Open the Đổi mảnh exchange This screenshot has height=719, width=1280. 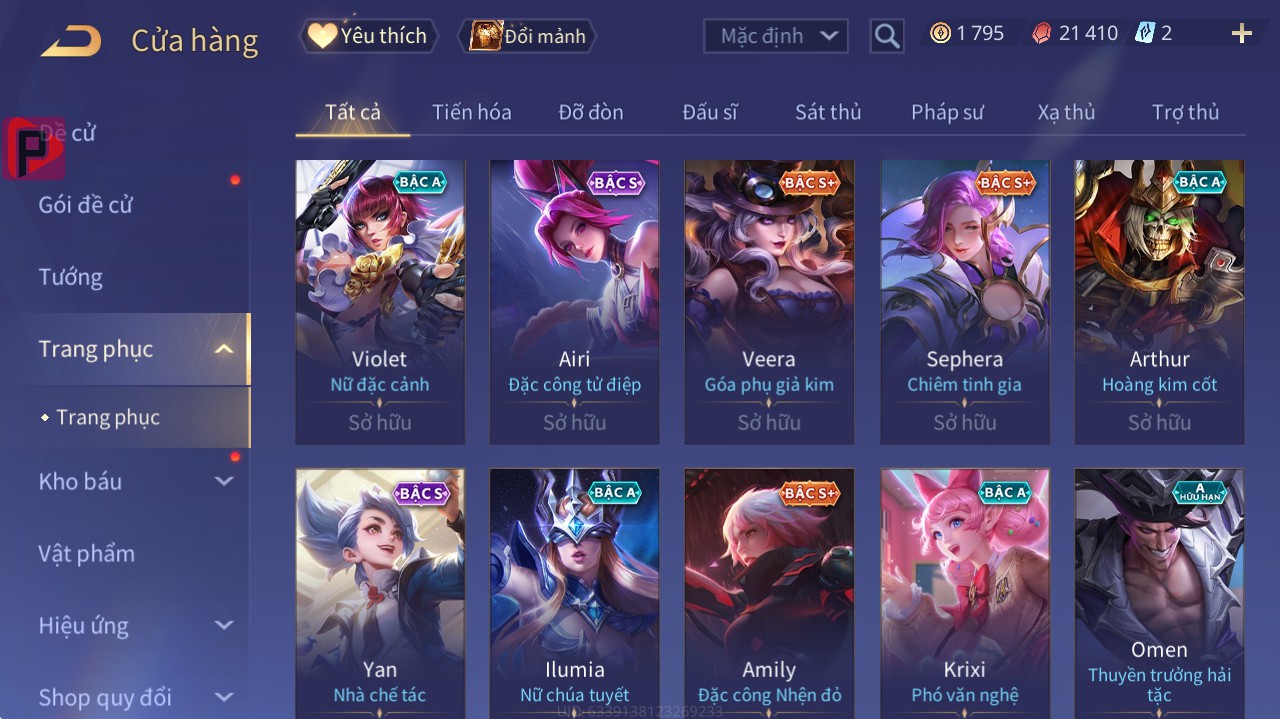point(527,36)
